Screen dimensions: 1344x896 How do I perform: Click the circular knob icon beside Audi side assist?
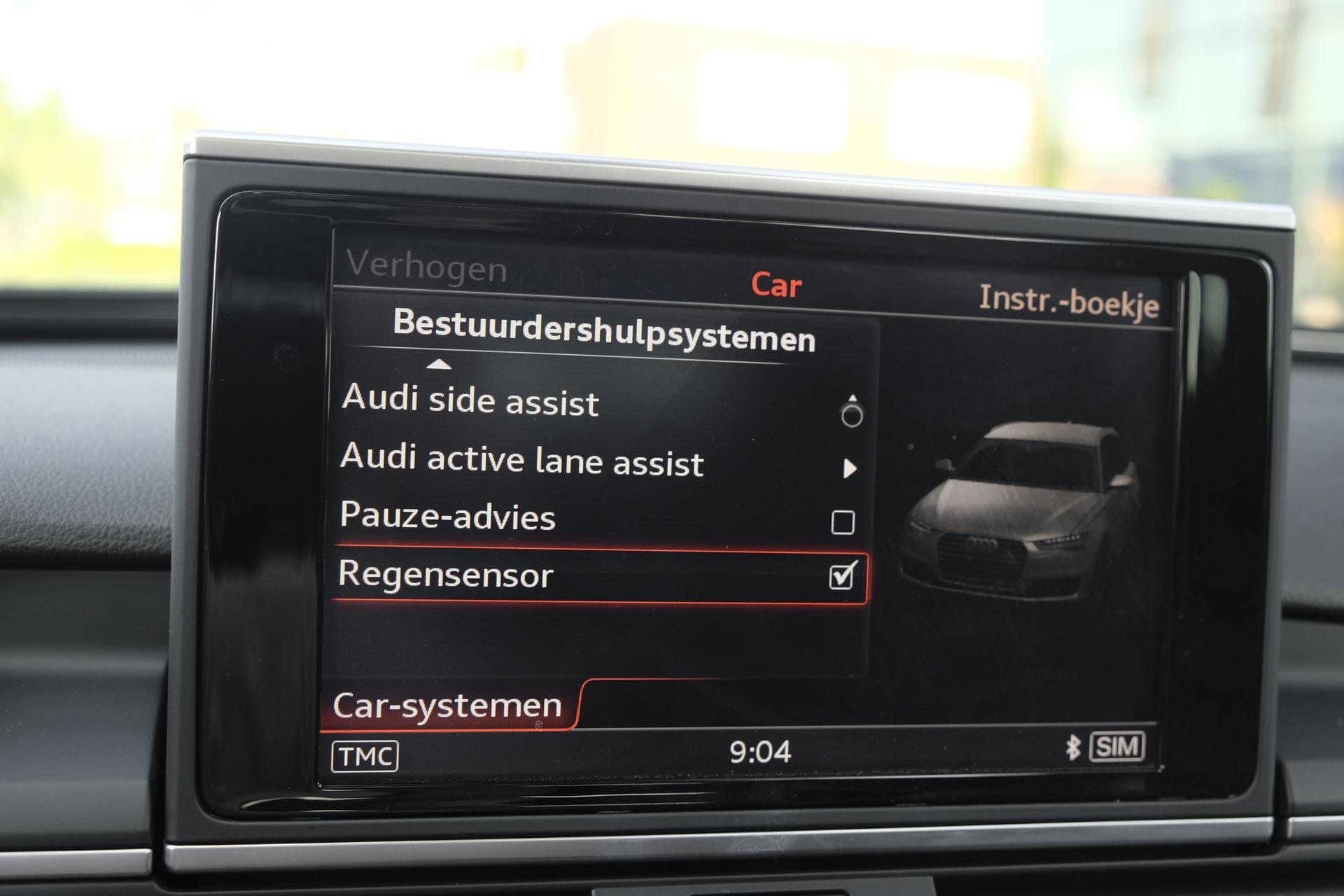853,414
